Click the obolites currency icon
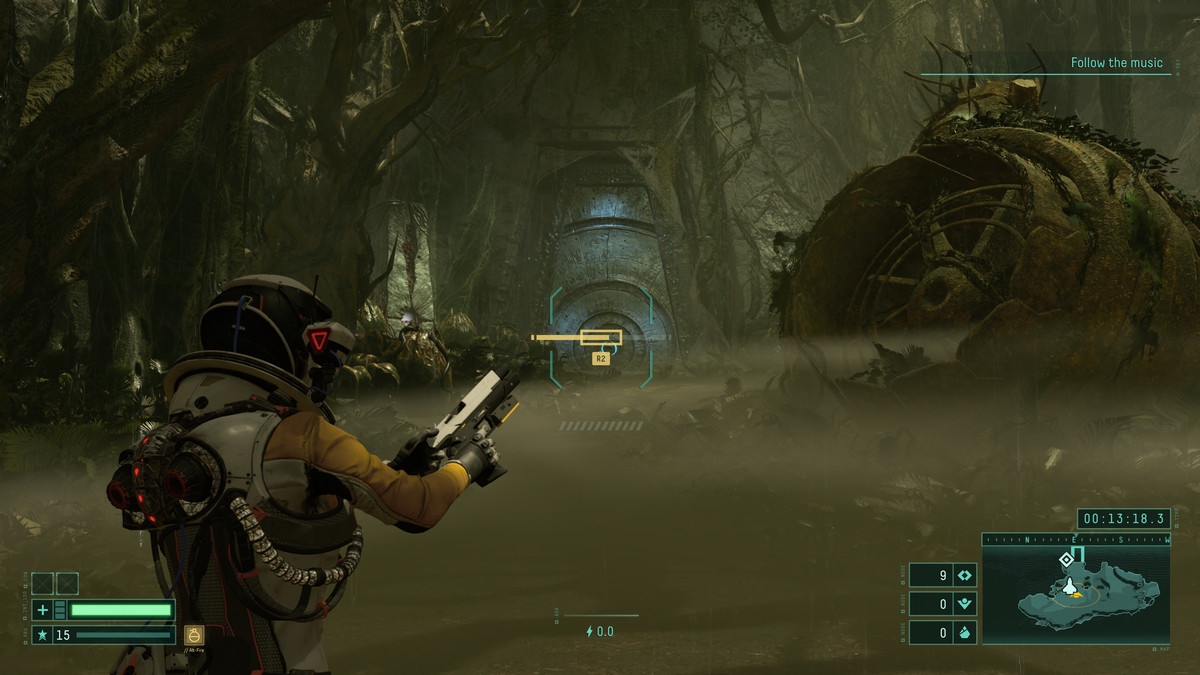Screen dimensions: 1200x675 click(x=965, y=575)
